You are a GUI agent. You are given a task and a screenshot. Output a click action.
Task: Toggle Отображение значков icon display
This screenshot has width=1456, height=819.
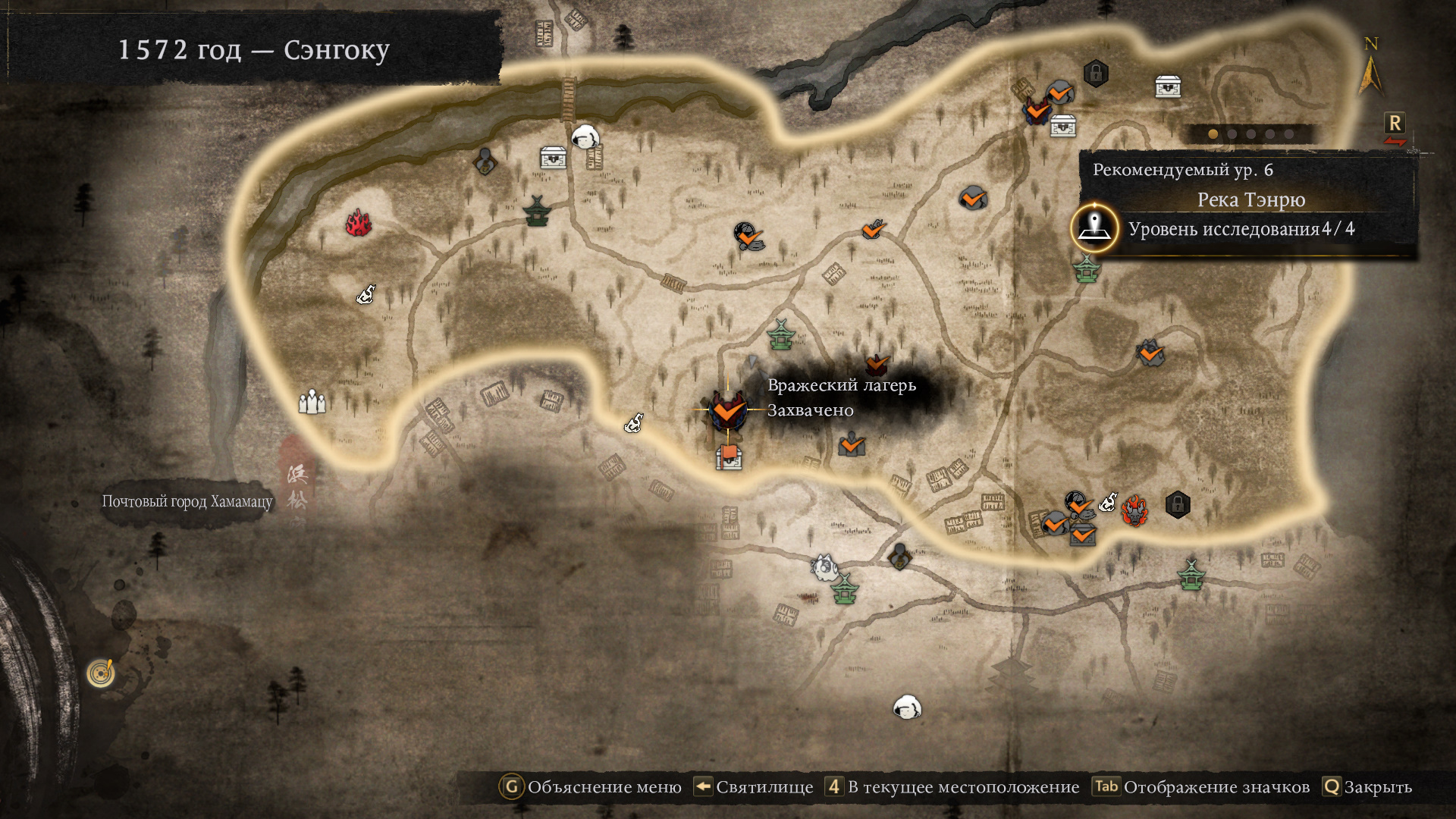(1202, 787)
